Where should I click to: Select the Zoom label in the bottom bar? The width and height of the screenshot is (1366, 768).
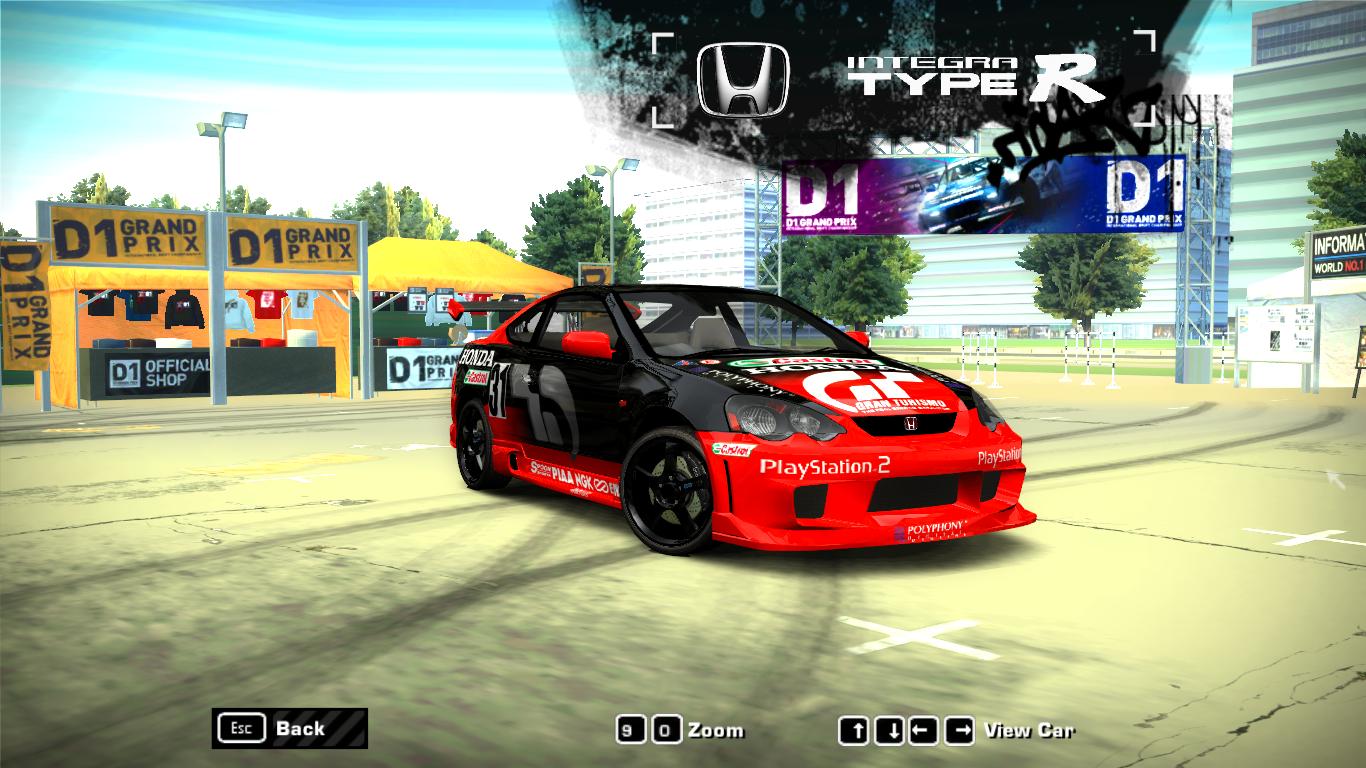point(716,731)
